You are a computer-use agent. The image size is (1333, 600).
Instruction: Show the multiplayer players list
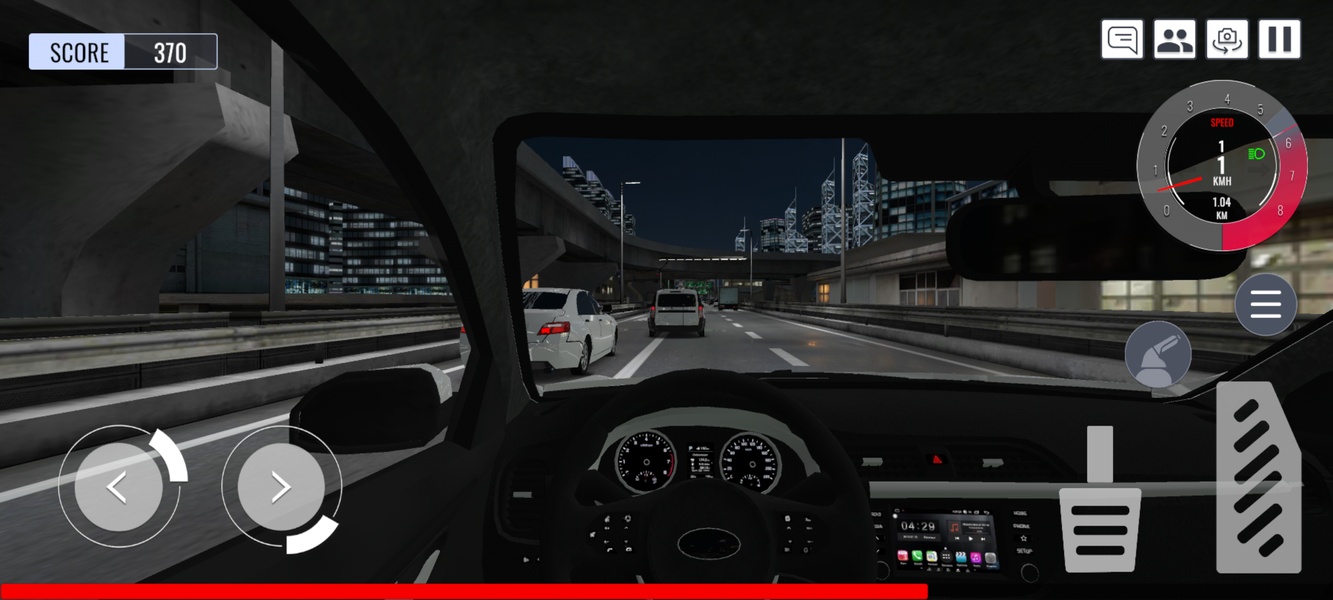point(1174,40)
